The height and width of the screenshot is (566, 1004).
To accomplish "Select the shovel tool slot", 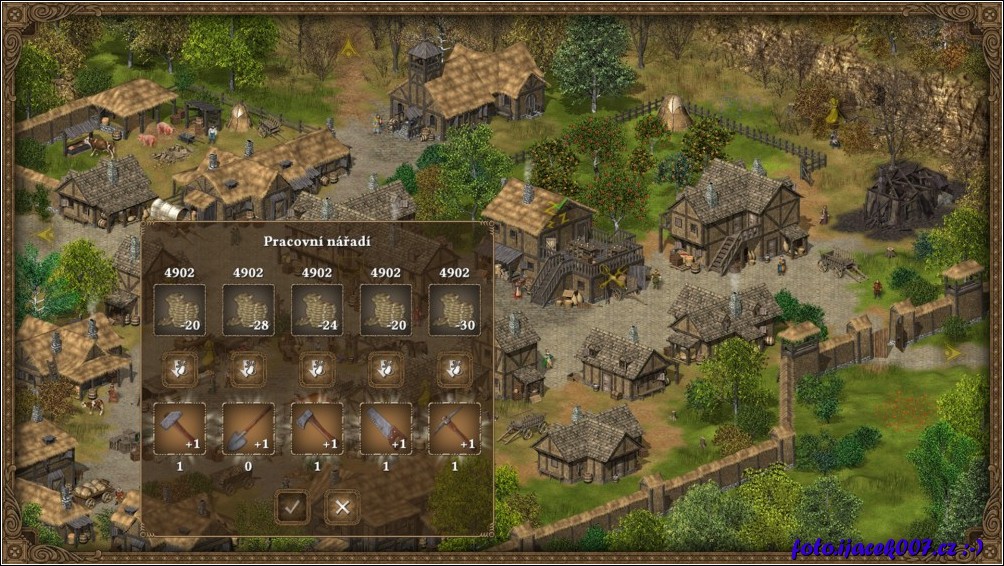I will (248, 428).
